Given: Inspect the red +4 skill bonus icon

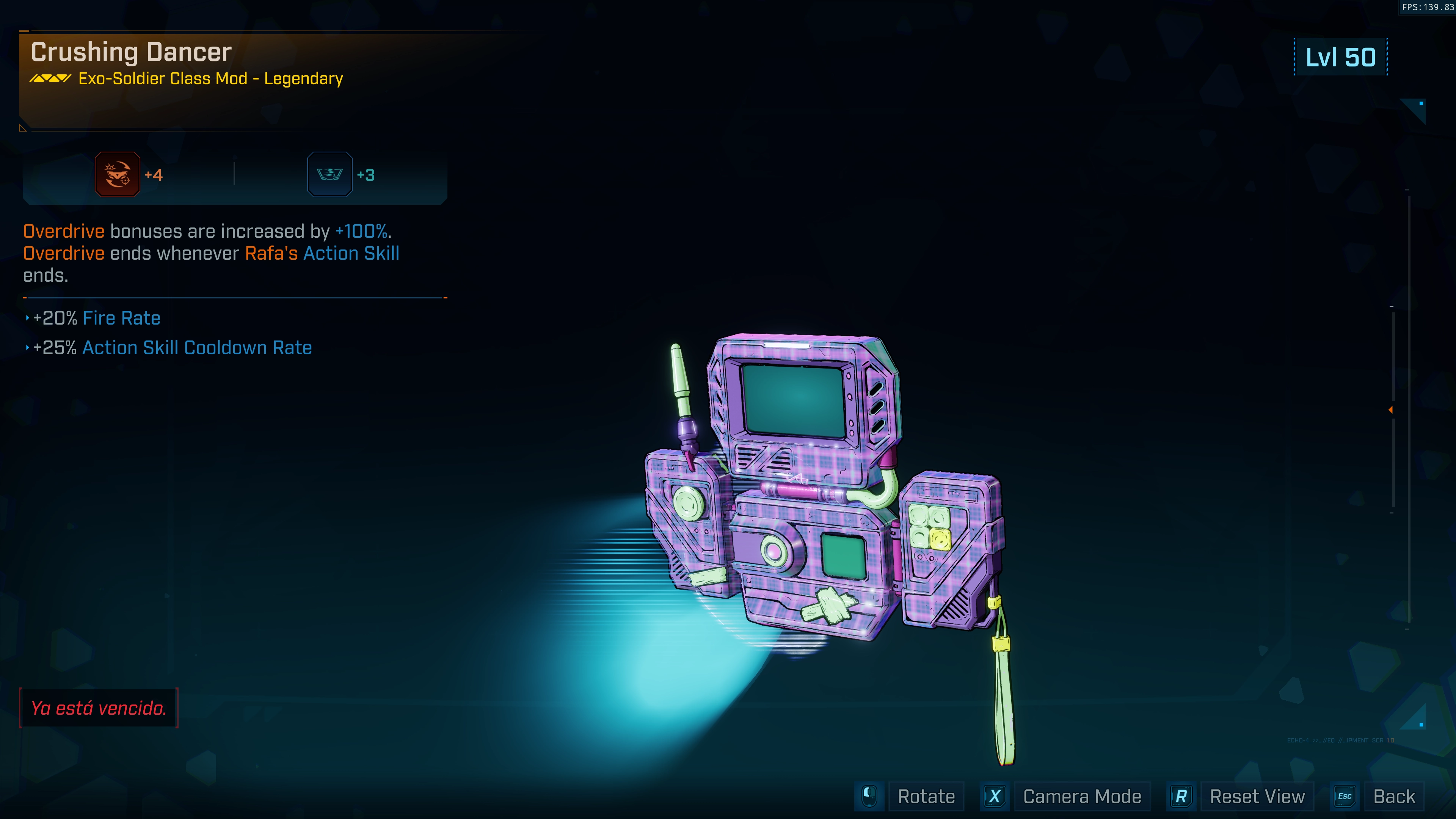Looking at the screenshot, I should pos(118,175).
